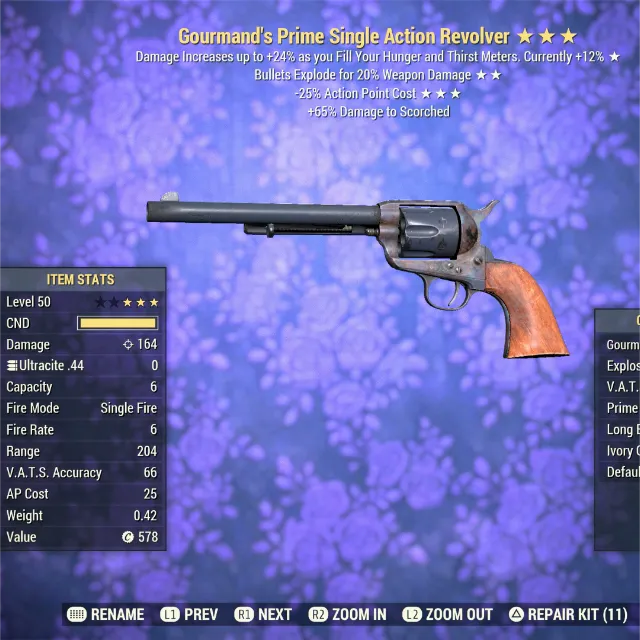Choose Zoom Out on the revolver preview
The height and width of the screenshot is (640, 640).
coord(448,614)
